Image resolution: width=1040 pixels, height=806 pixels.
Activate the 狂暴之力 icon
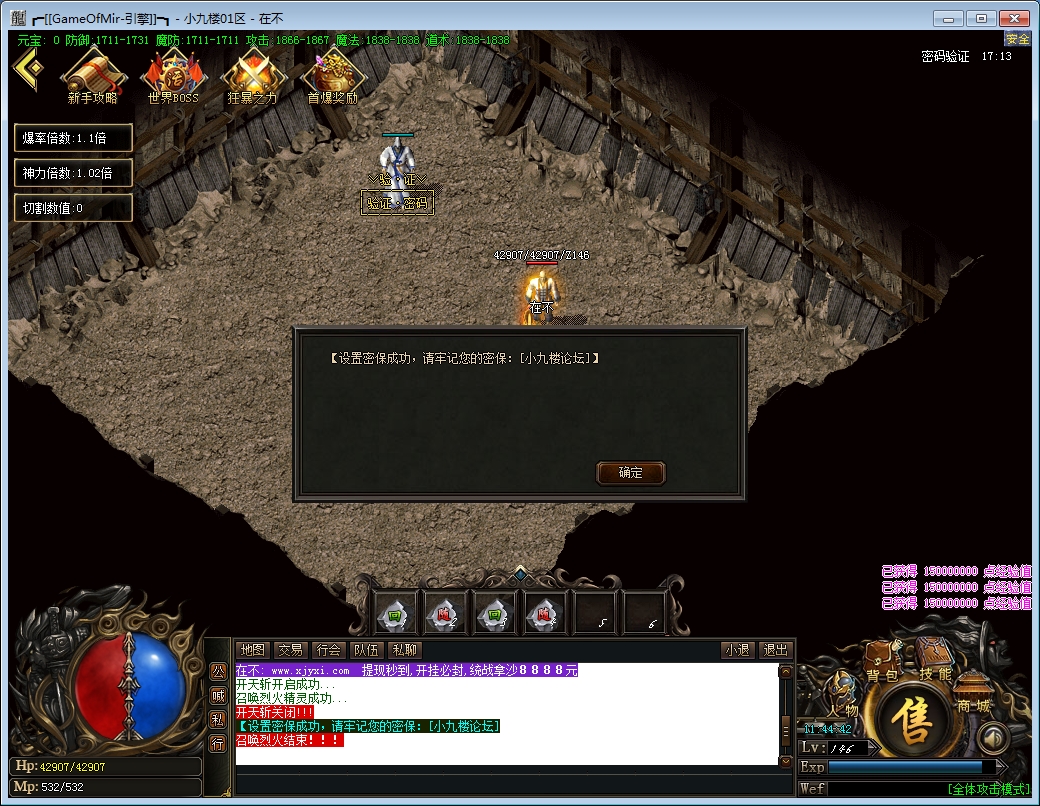pos(252,75)
